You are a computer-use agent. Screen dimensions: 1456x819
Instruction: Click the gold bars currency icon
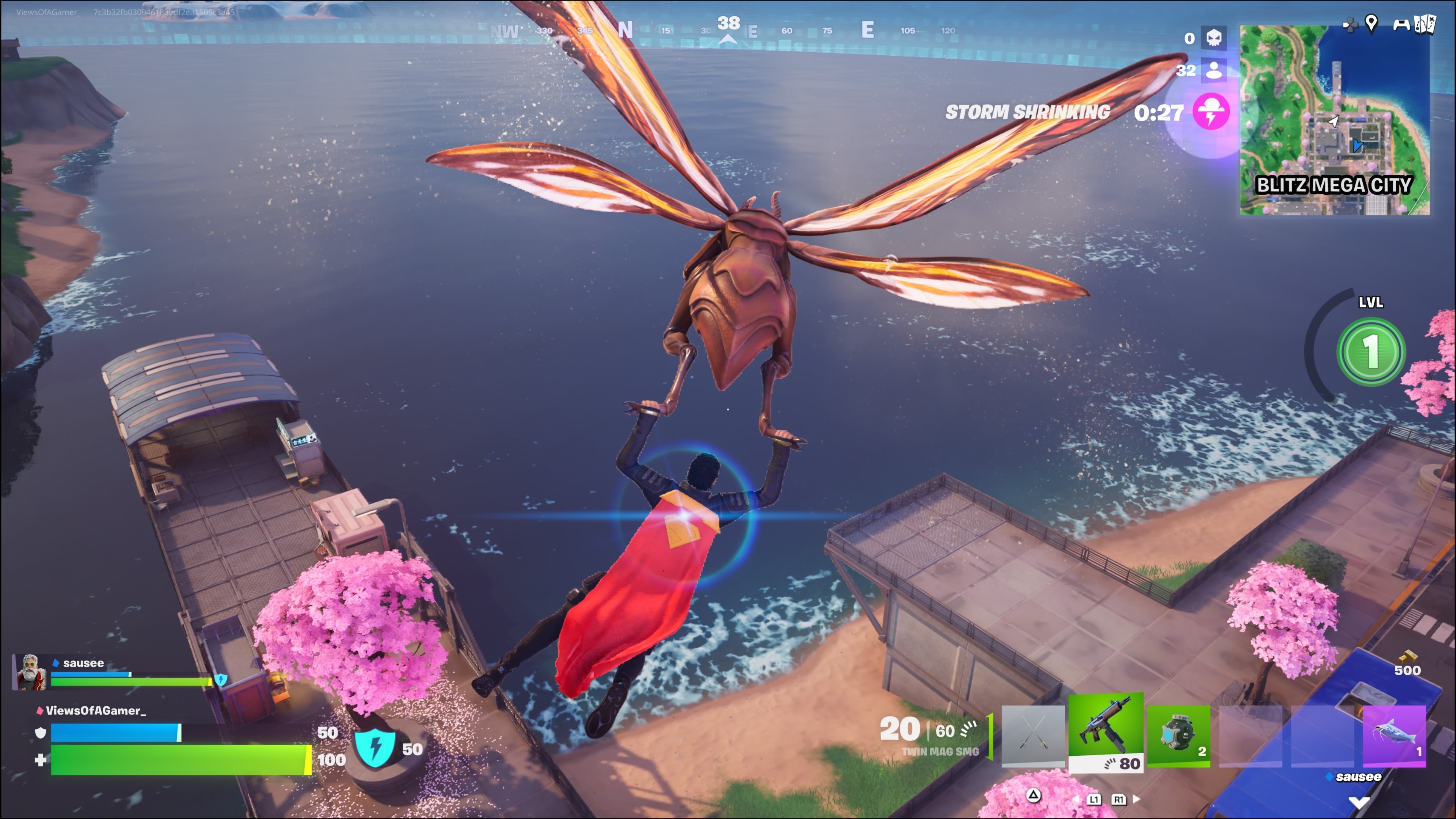click(x=1406, y=656)
